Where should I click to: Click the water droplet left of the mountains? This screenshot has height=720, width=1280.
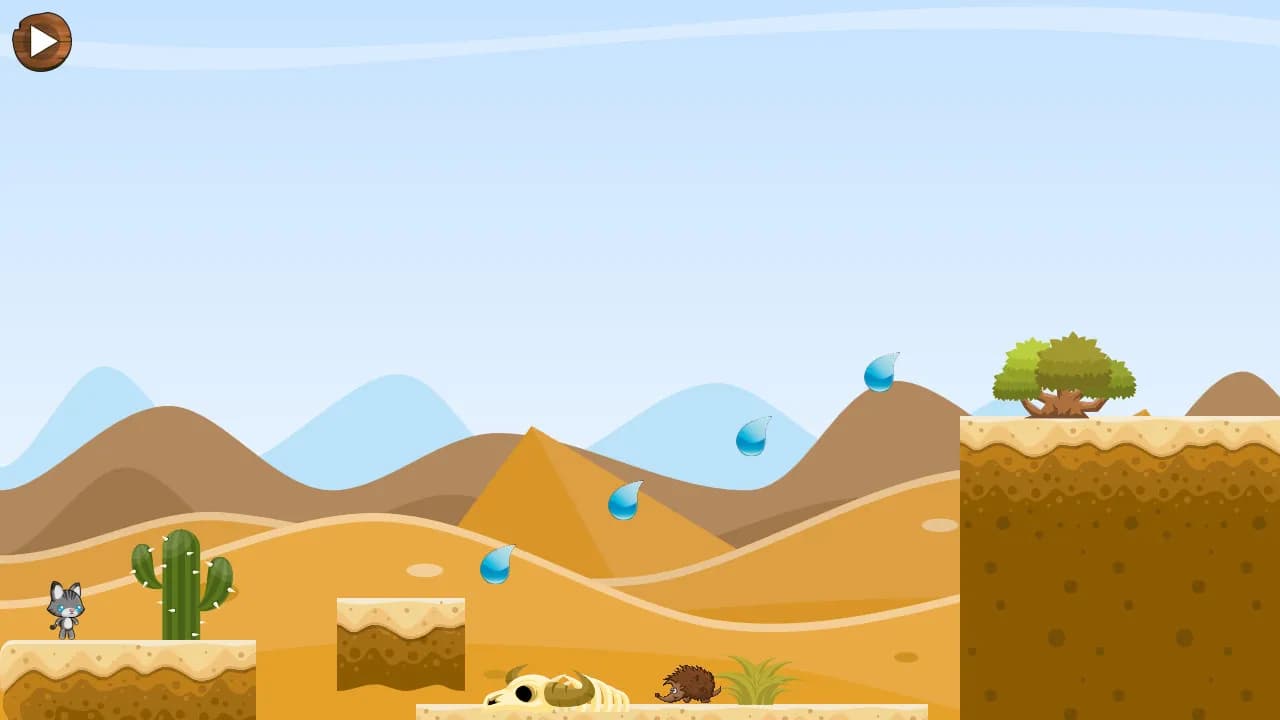click(x=753, y=437)
